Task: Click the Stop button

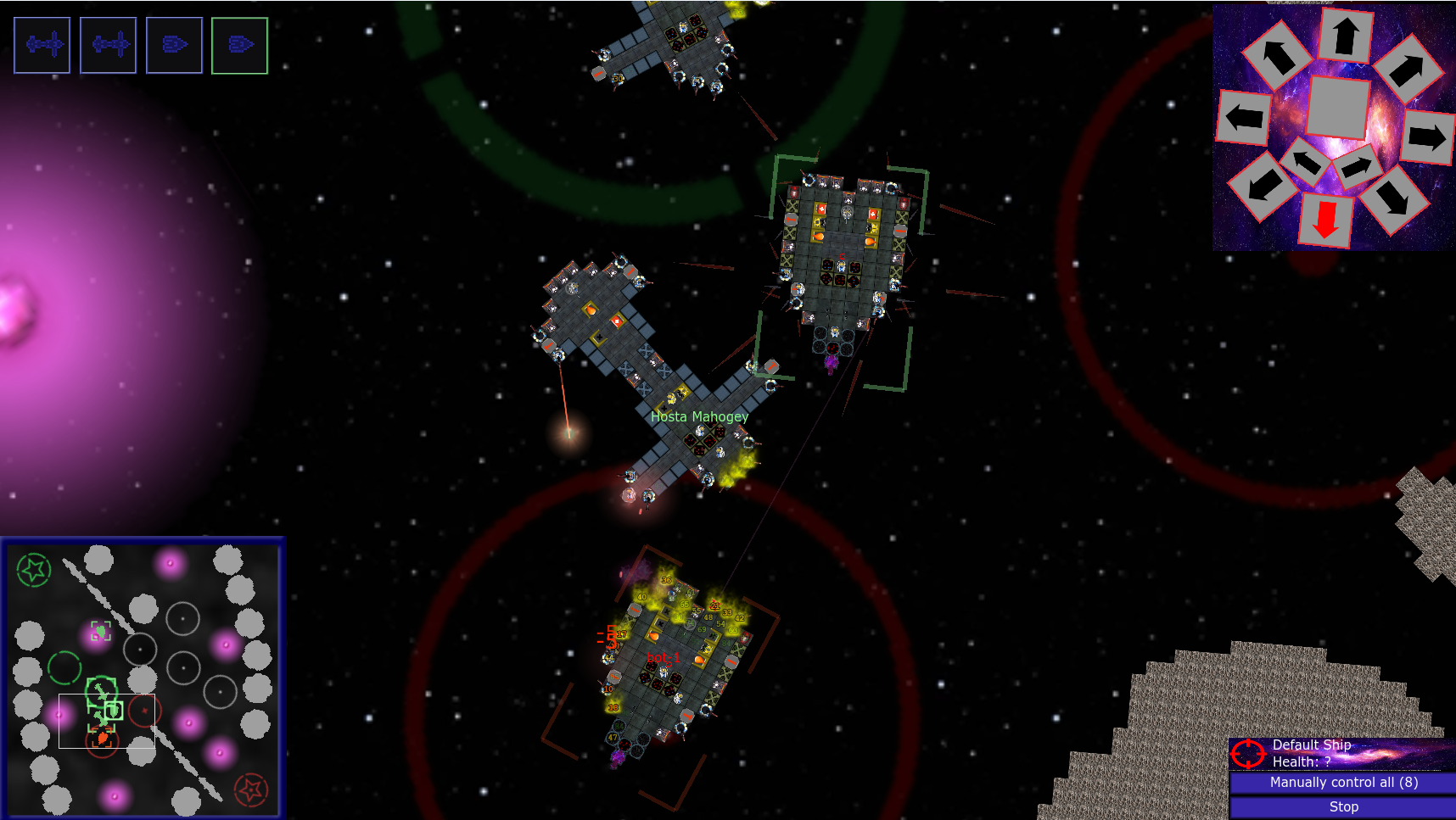Action: tap(1343, 806)
